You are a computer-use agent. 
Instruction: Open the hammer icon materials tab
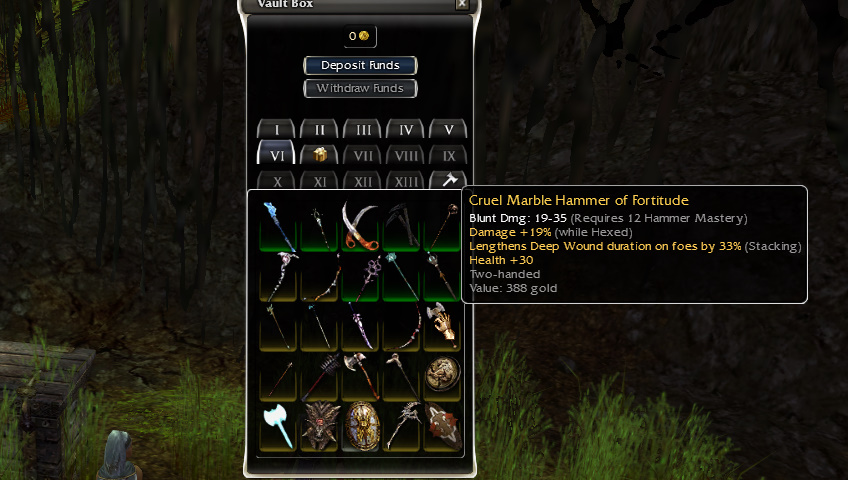click(x=449, y=181)
